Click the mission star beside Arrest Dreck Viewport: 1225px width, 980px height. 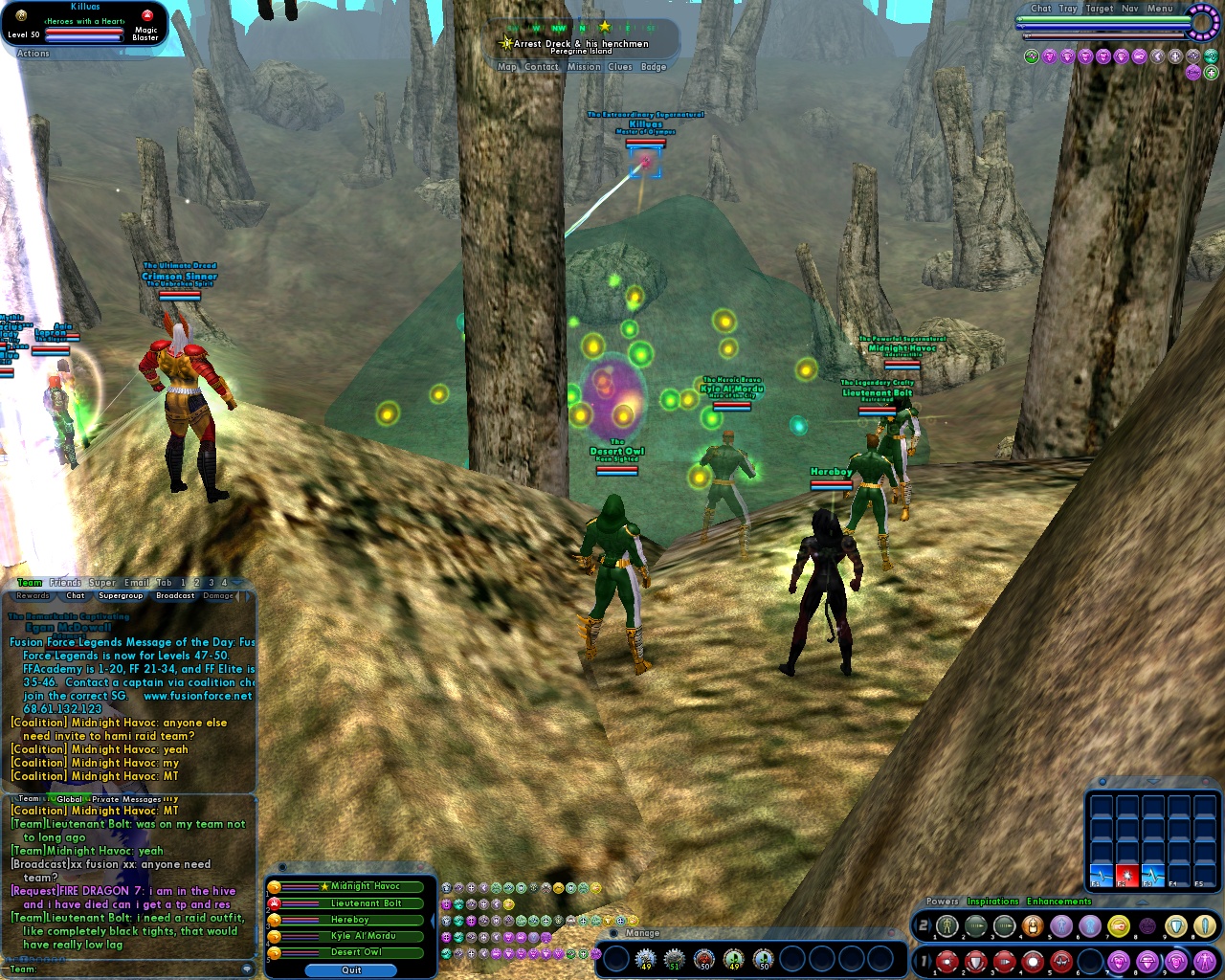(x=504, y=43)
